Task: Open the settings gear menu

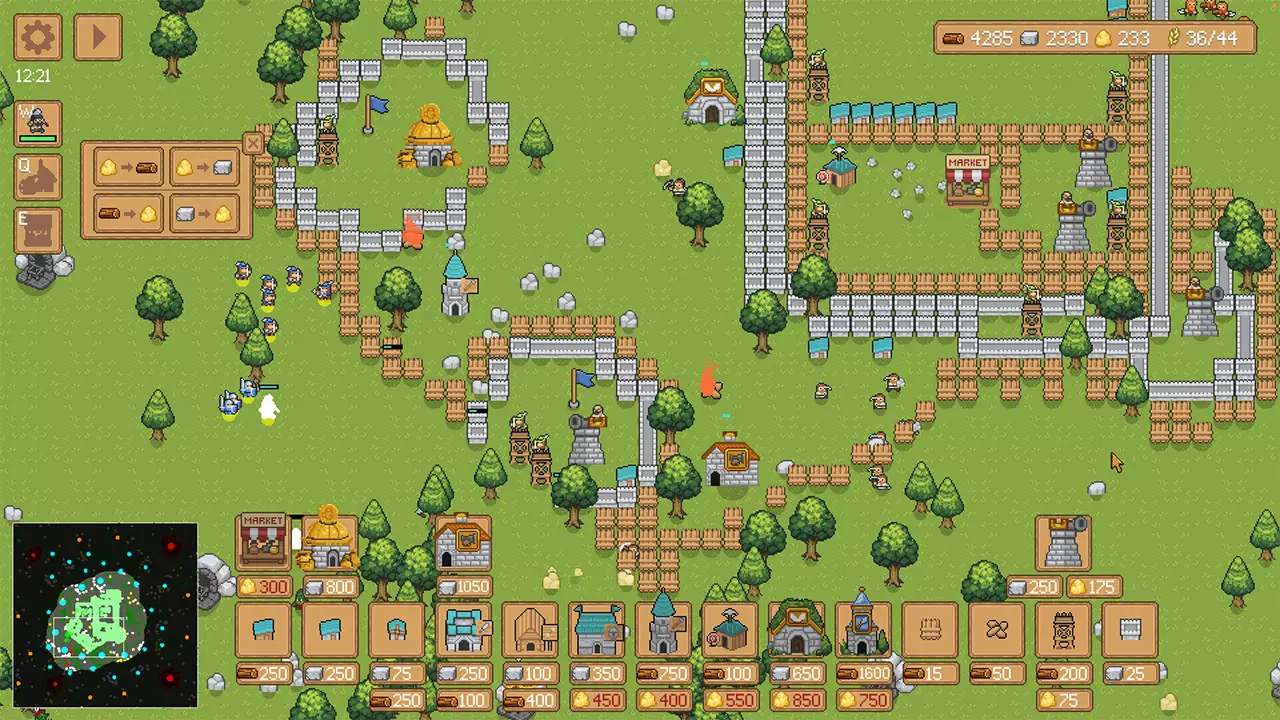Action: pyautogui.click(x=37, y=37)
